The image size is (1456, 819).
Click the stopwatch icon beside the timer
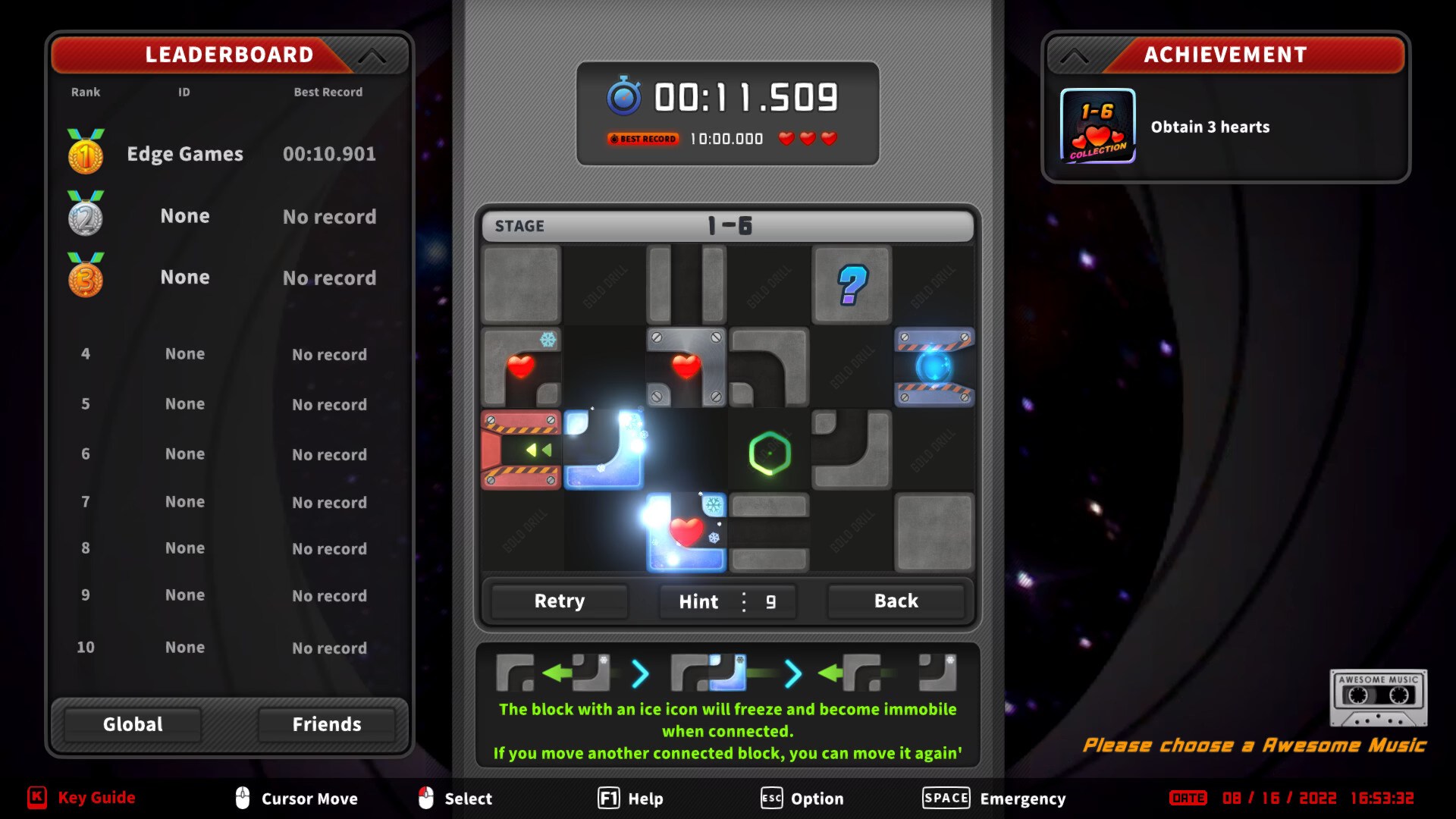(624, 96)
